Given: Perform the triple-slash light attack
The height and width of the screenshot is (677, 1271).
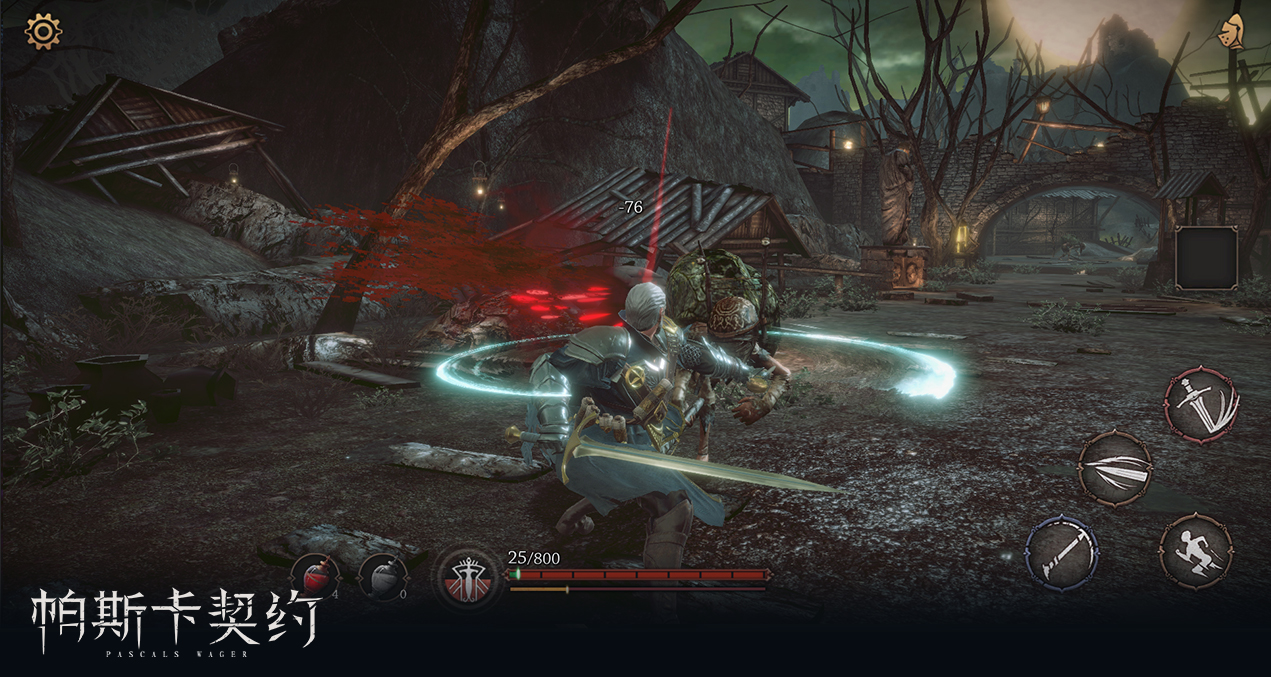Looking at the screenshot, I should tap(1115, 468).
